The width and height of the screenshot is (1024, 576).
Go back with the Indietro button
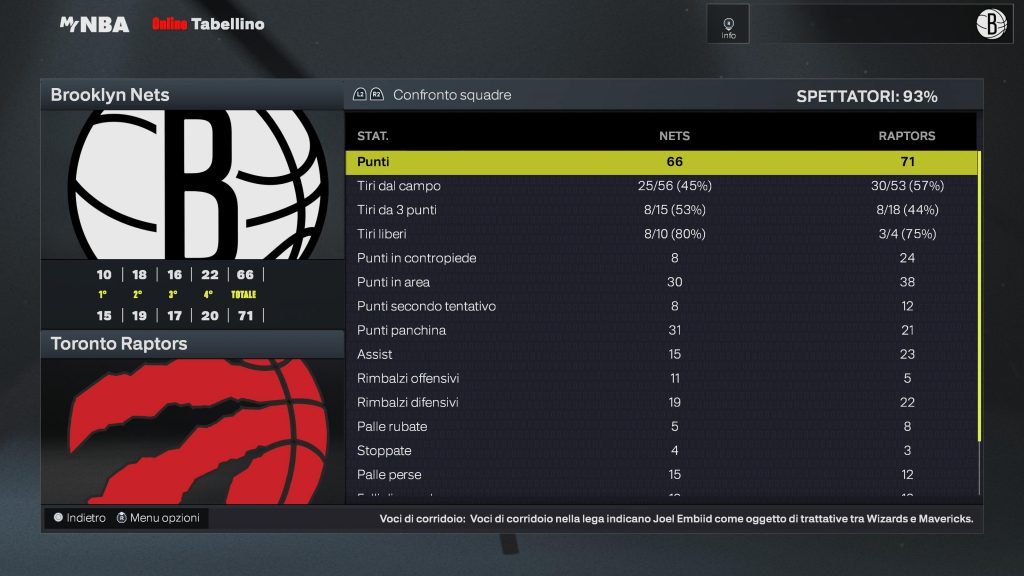pos(79,518)
